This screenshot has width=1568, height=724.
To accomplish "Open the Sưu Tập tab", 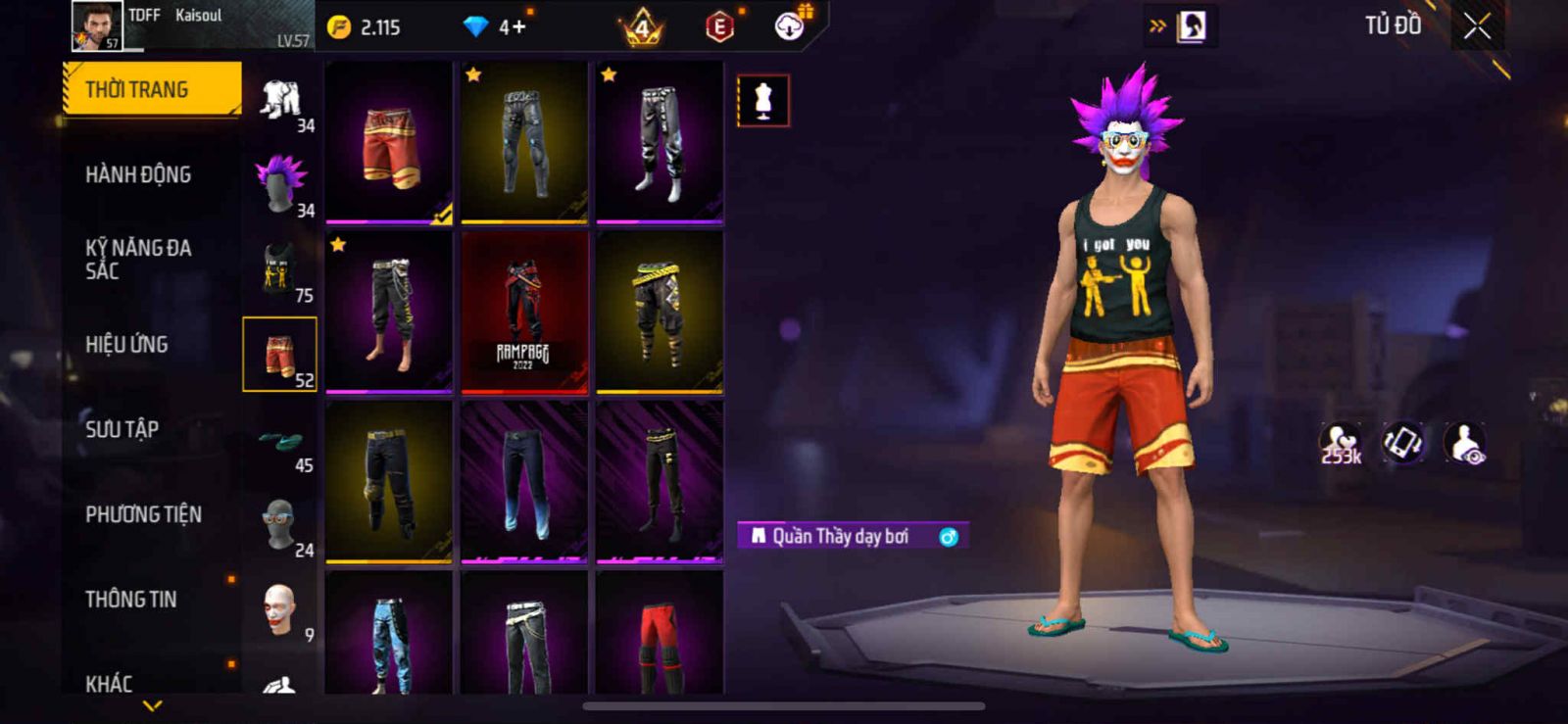I will [122, 429].
